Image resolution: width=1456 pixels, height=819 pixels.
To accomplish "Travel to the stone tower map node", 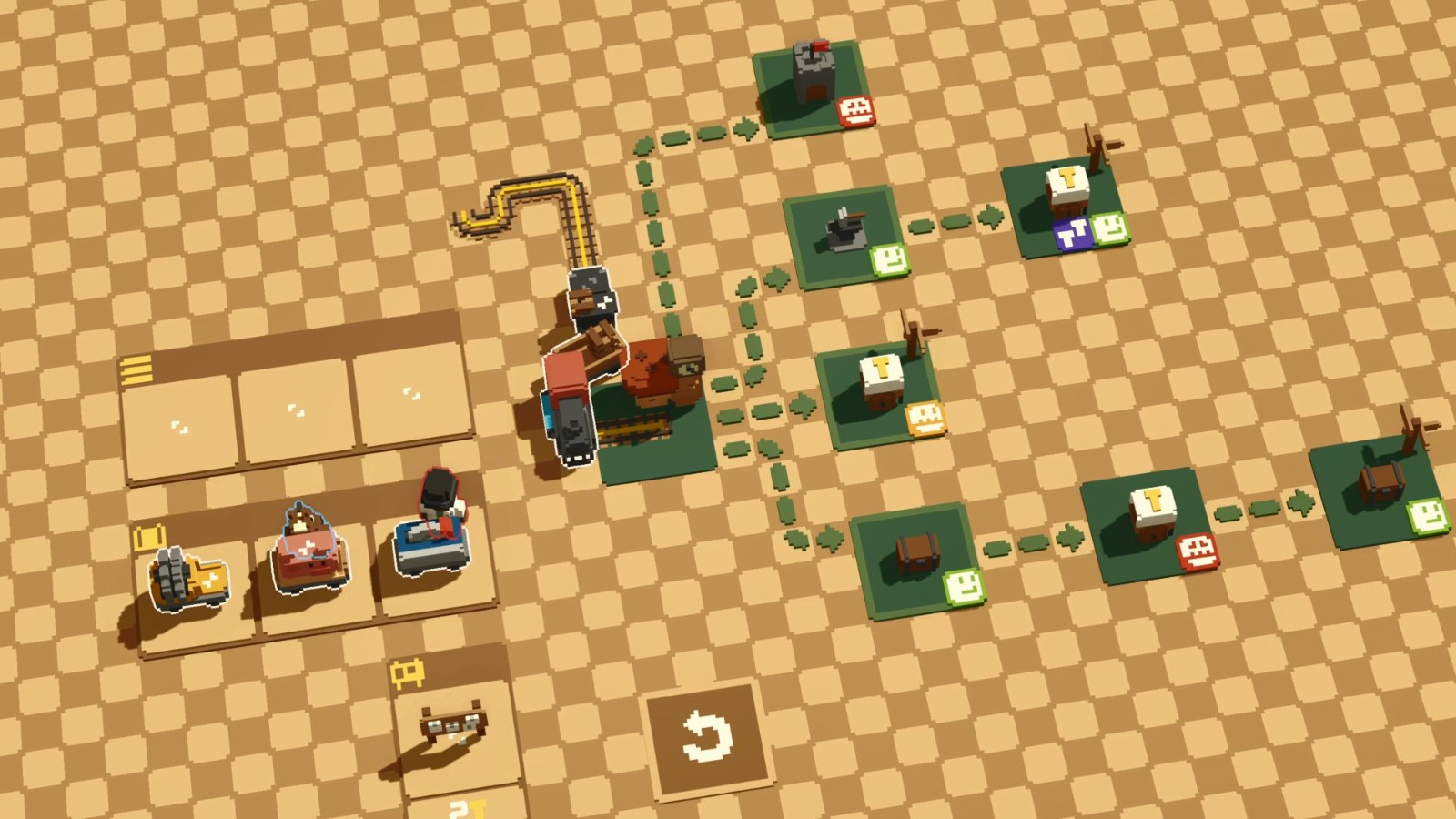I will click(813, 86).
